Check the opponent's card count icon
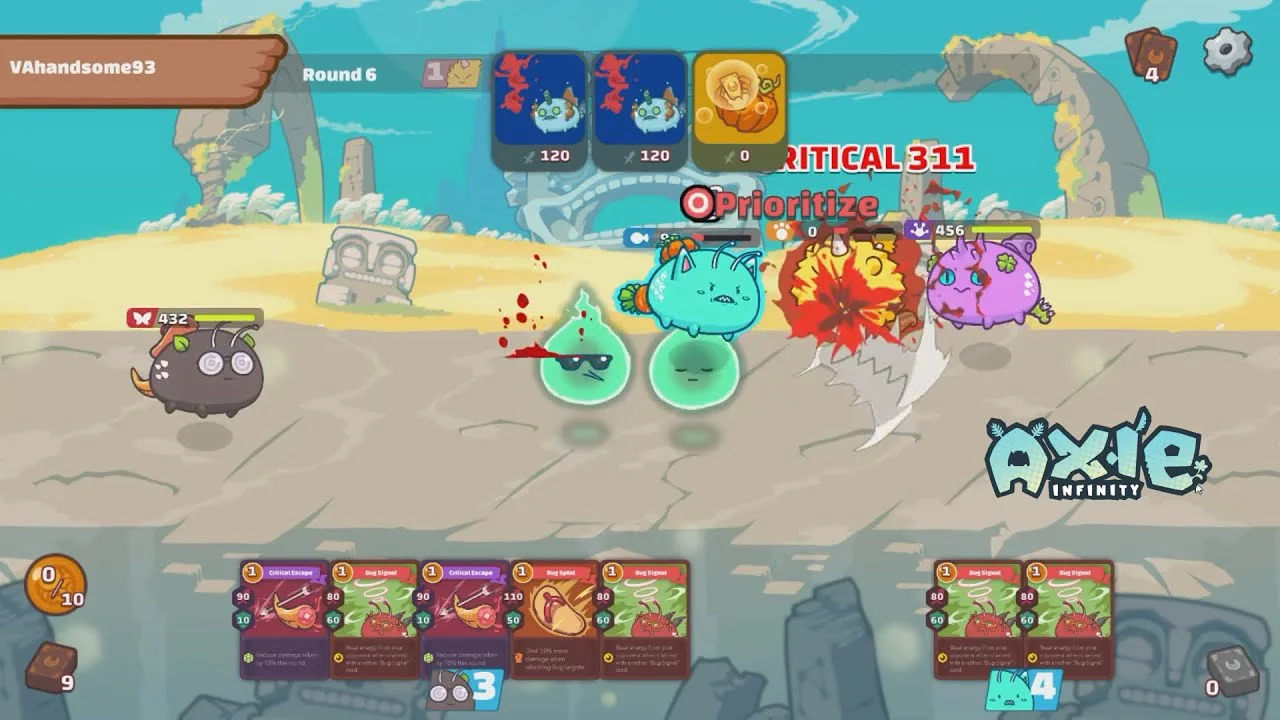 pyautogui.click(x=1150, y=54)
